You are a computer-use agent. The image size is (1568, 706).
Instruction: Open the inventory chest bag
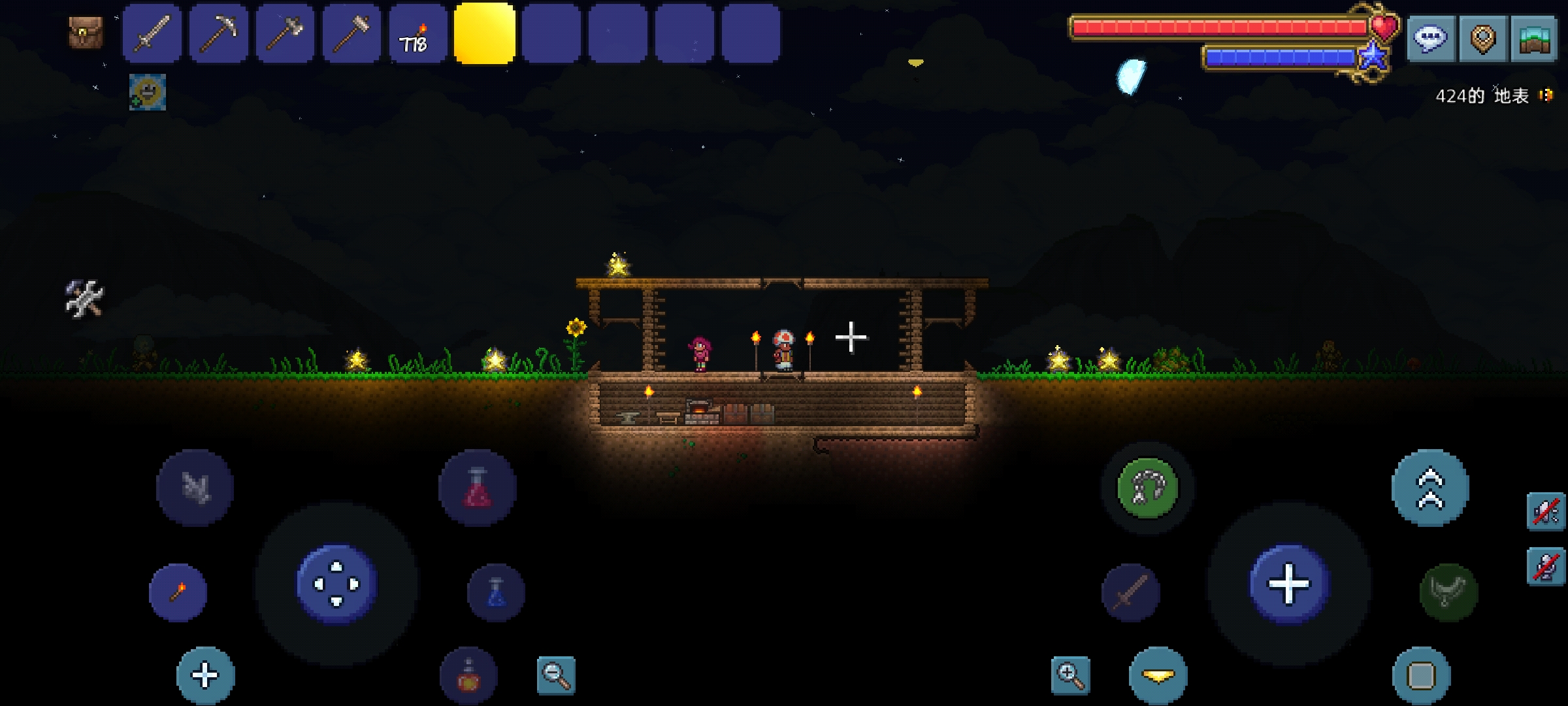86,33
